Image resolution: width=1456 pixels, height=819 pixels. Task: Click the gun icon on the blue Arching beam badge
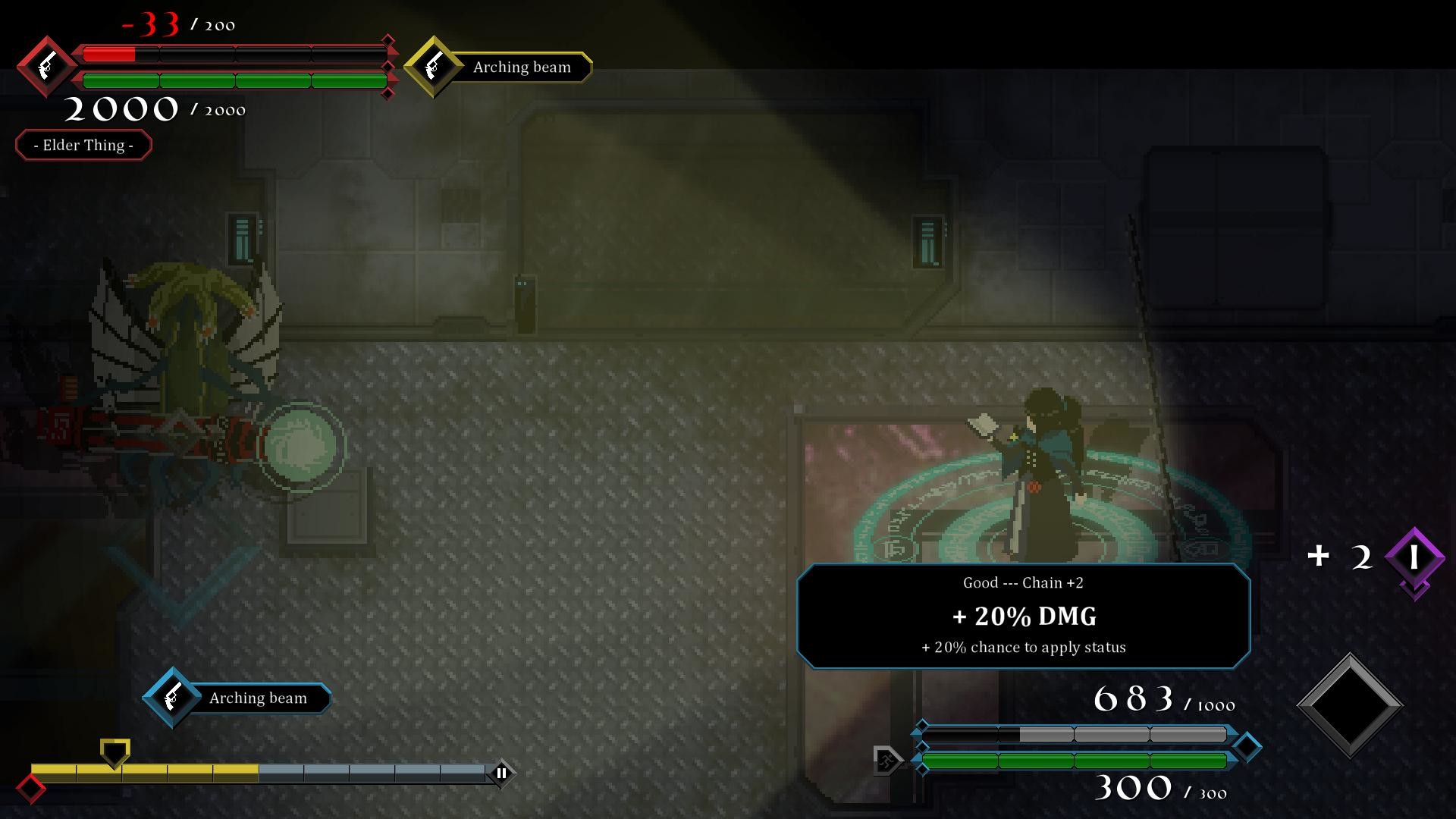pos(173,698)
